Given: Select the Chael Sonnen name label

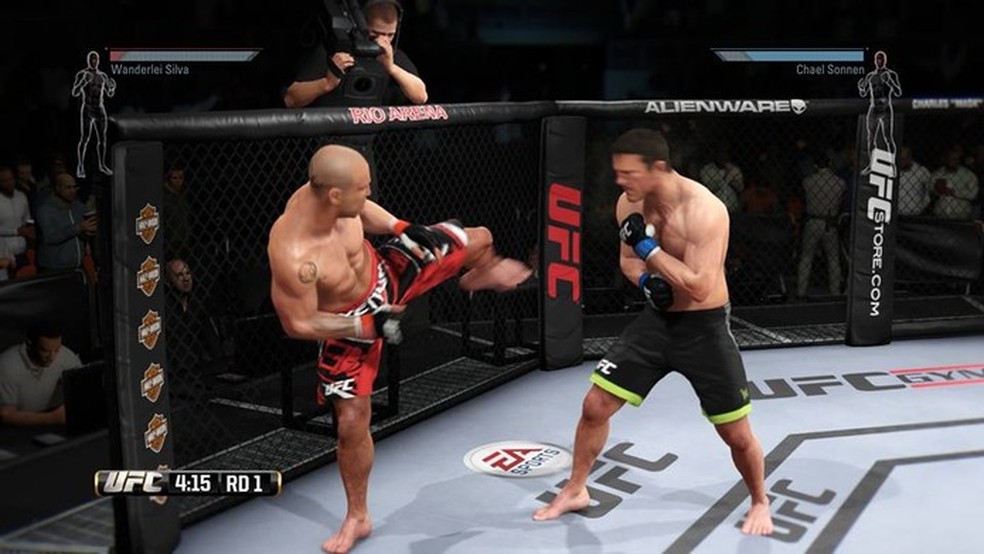Looking at the screenshot, I should click(830, 70).
